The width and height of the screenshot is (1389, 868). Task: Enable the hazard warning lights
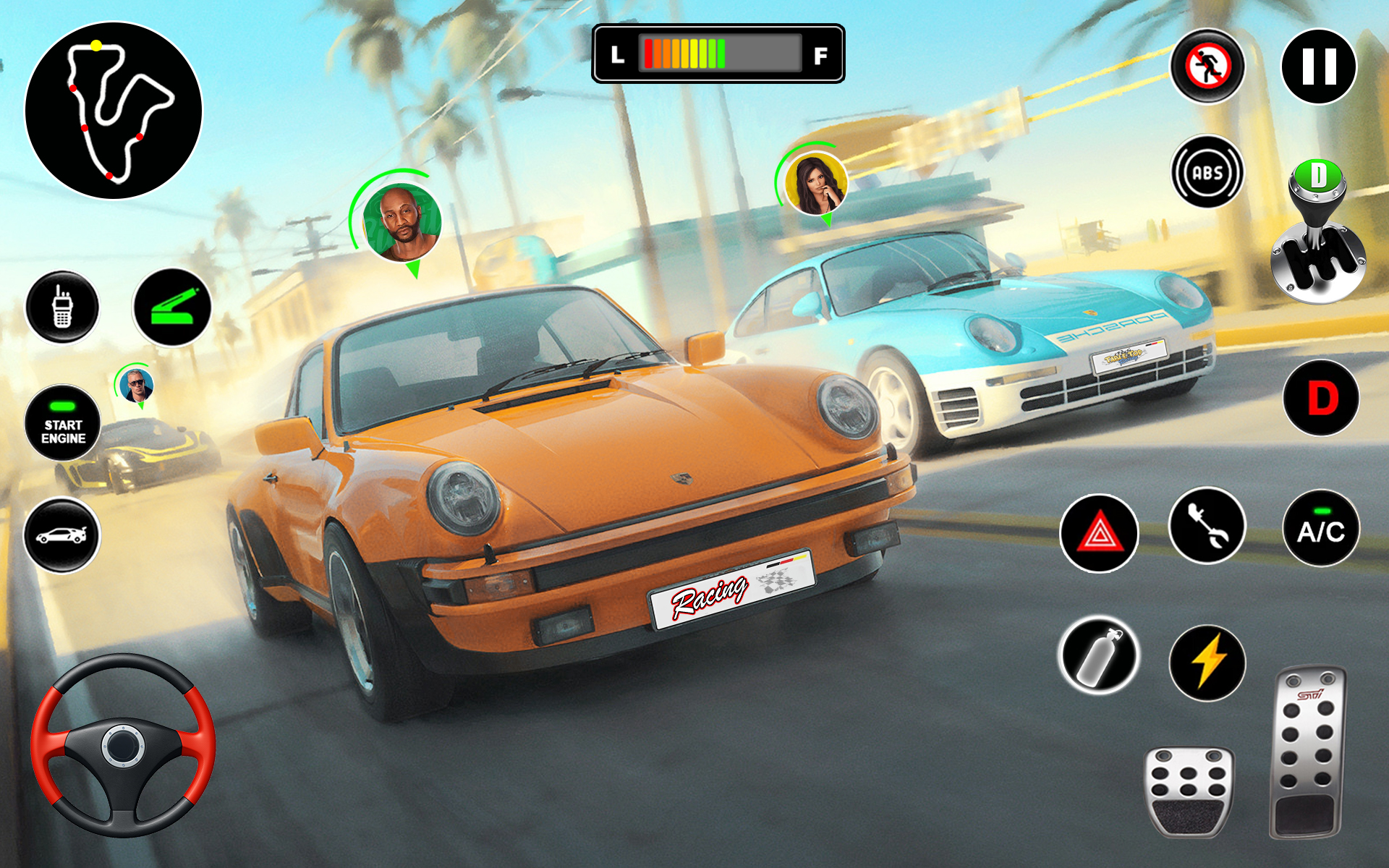click(x=1099, y=531)
